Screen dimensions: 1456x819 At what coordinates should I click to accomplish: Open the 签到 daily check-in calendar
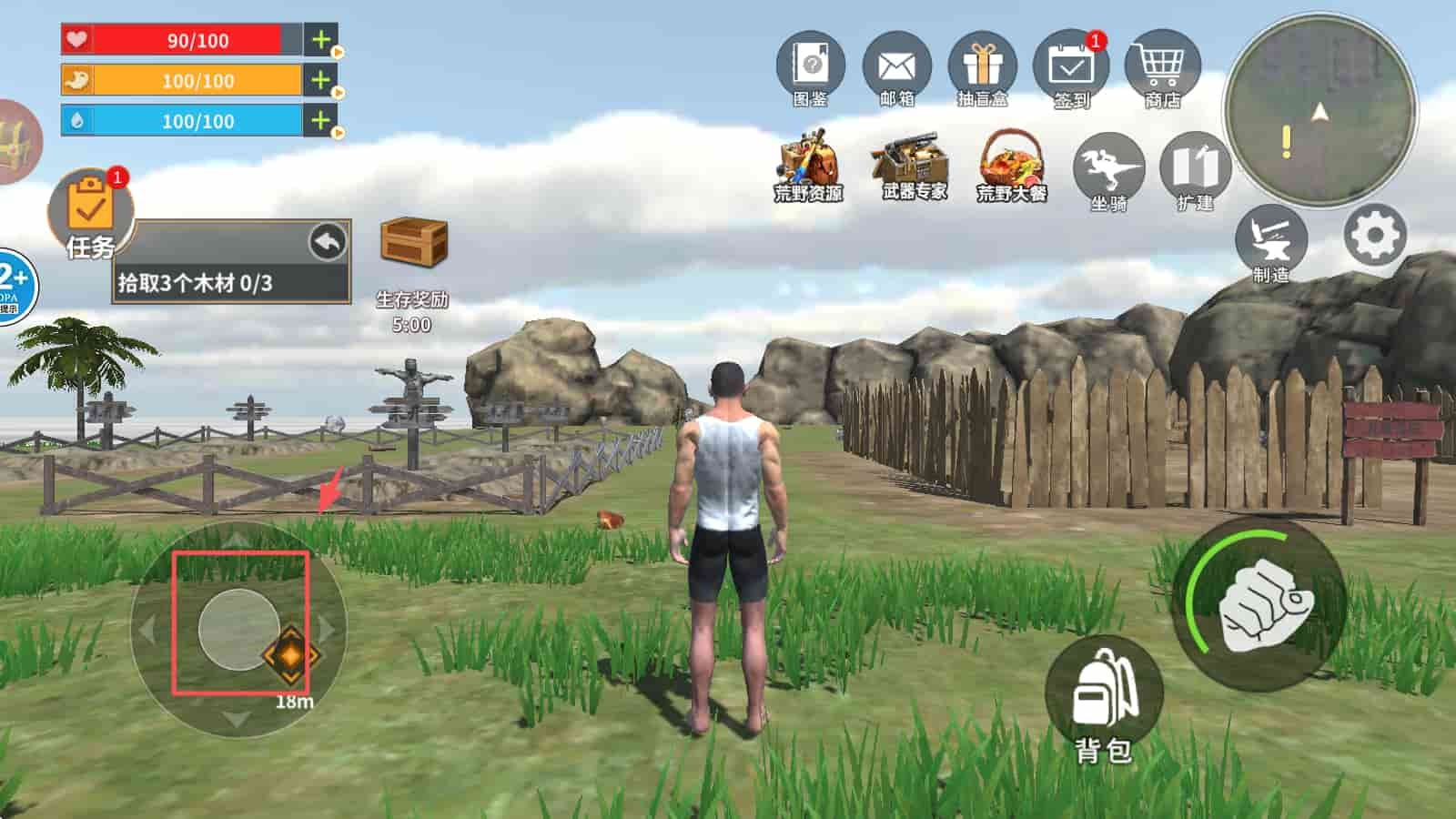(x=1070, y=66)
